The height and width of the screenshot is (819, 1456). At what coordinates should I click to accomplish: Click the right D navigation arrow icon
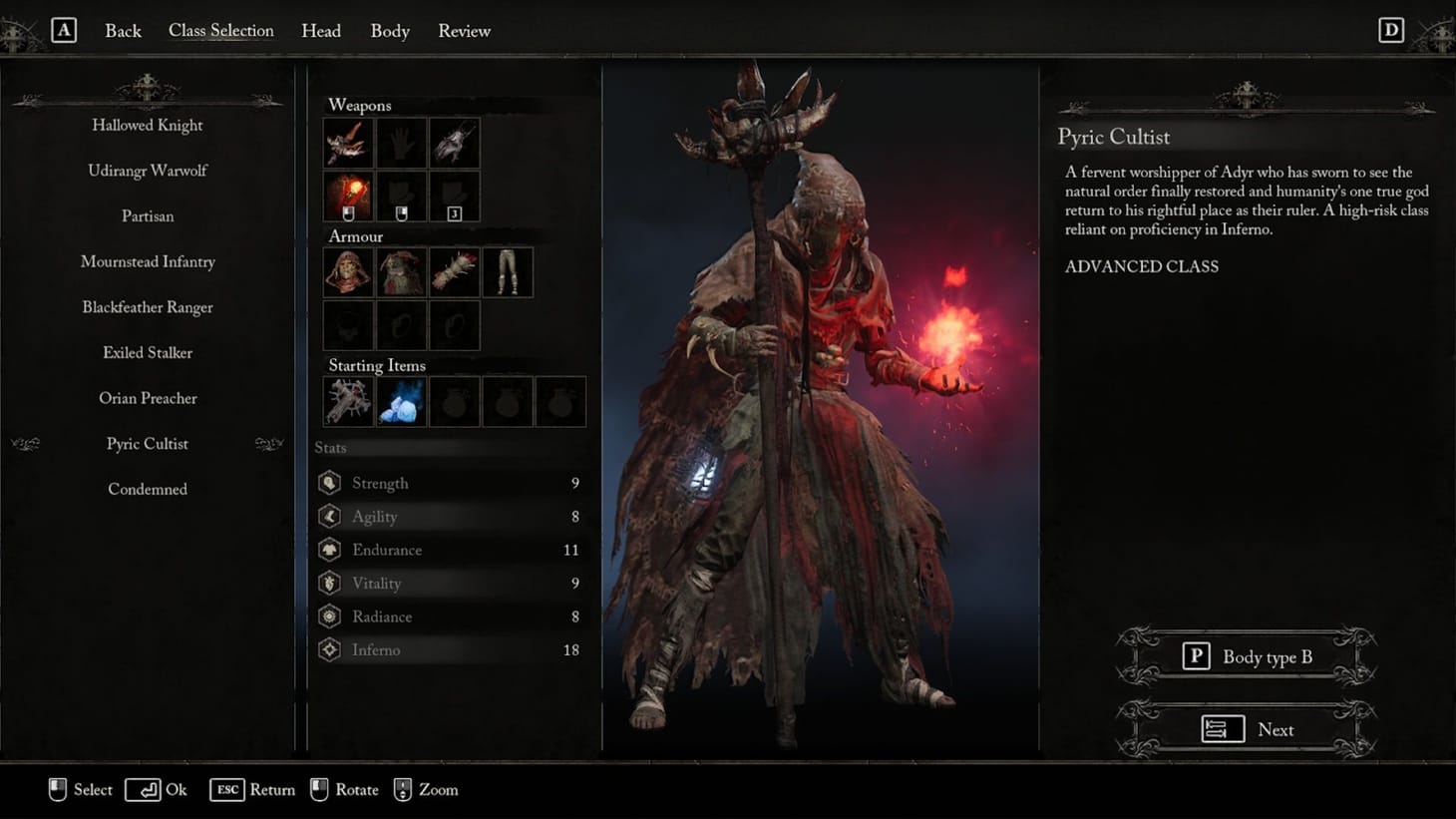tap(1391, 30)
